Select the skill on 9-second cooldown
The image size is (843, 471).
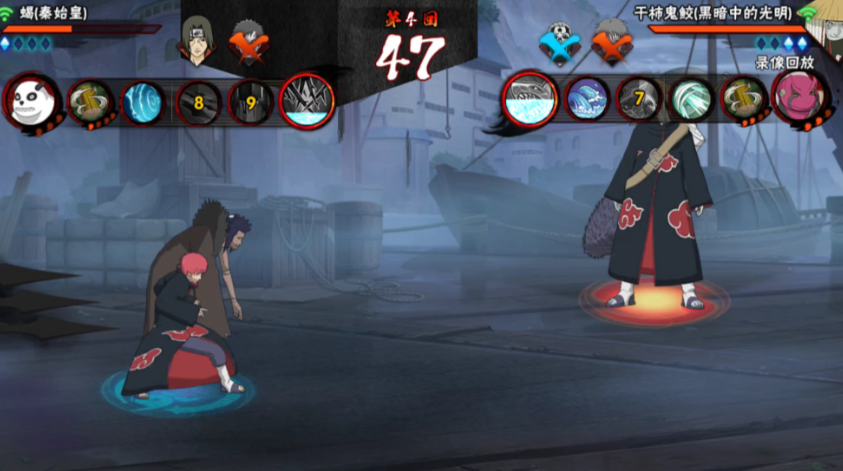251,102
